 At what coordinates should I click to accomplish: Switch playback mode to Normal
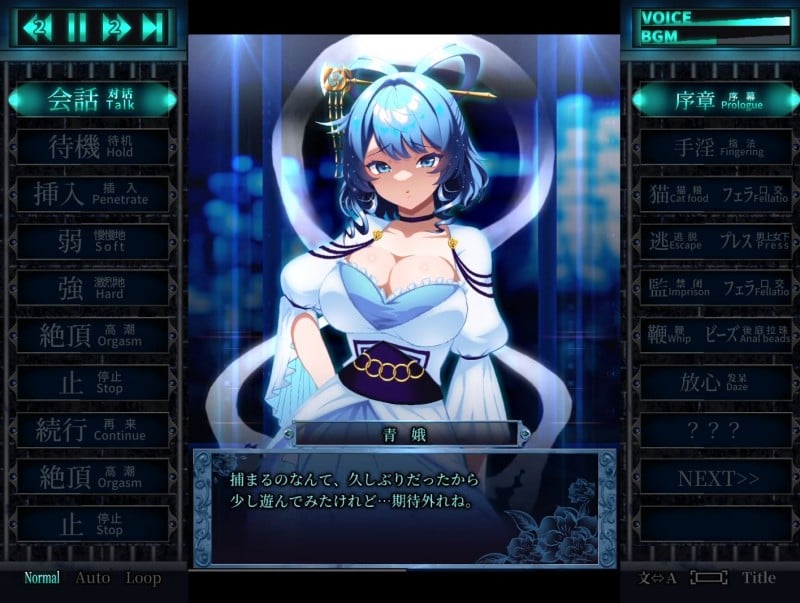(42, 578)
